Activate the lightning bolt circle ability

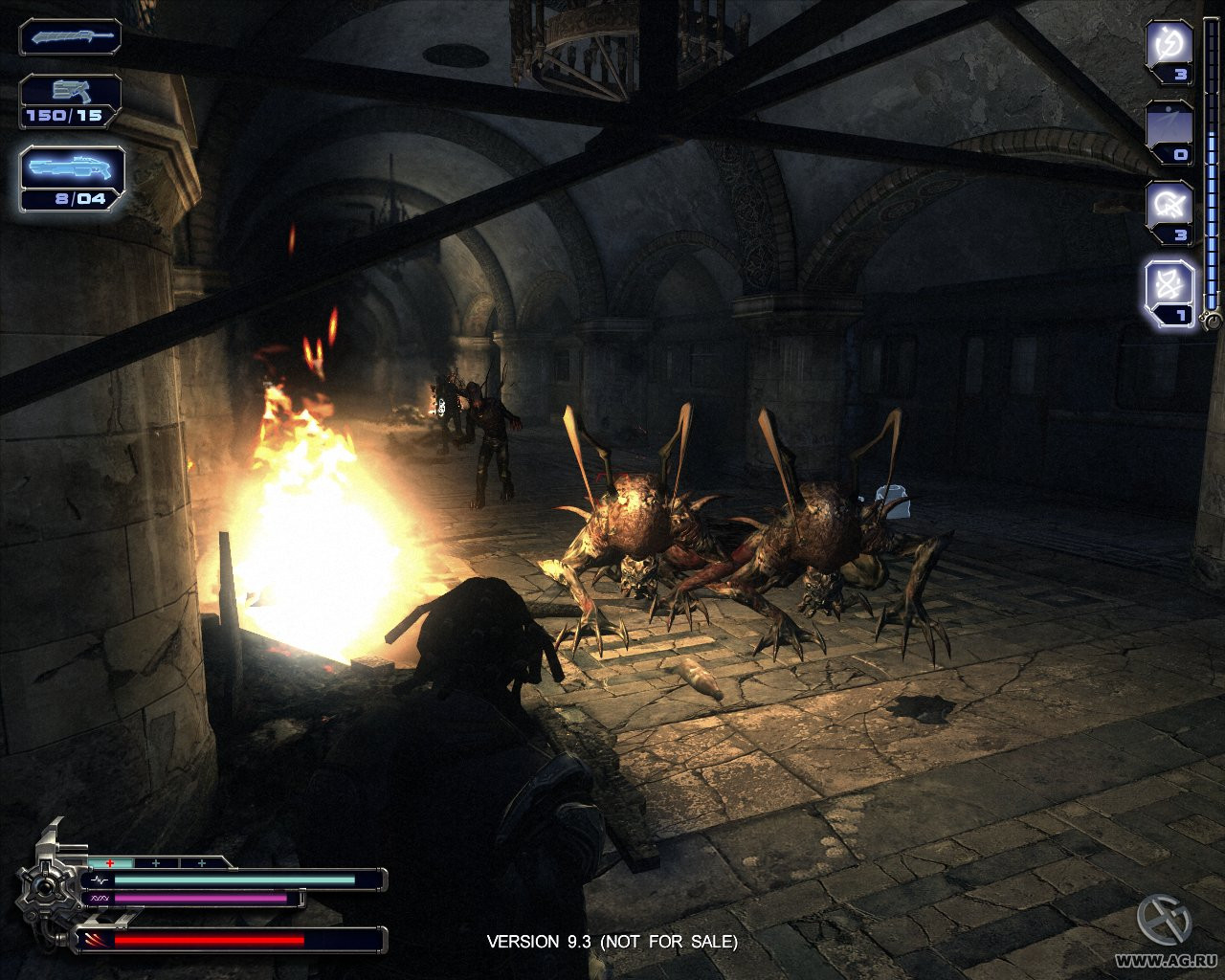(x=1169, y=45)
